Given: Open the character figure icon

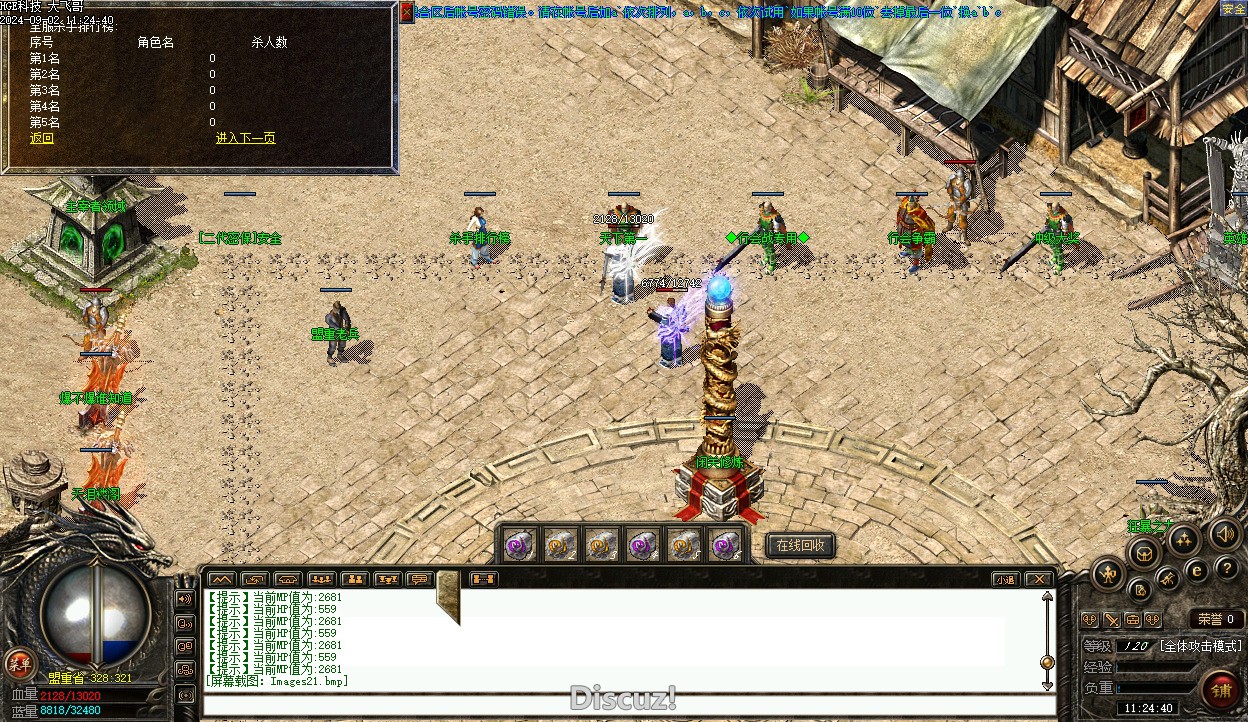Looking at the screenshot, I should [1109, 573].
